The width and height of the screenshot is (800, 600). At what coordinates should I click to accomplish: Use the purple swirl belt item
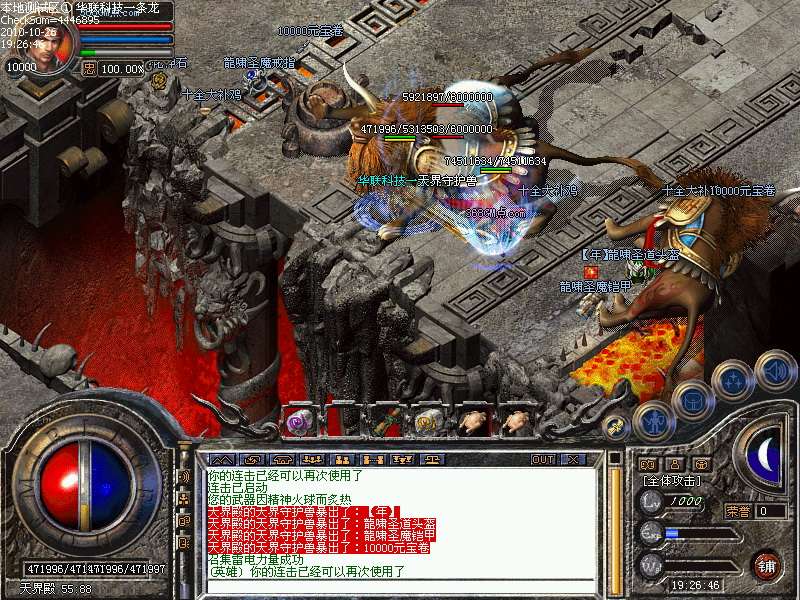298,422
